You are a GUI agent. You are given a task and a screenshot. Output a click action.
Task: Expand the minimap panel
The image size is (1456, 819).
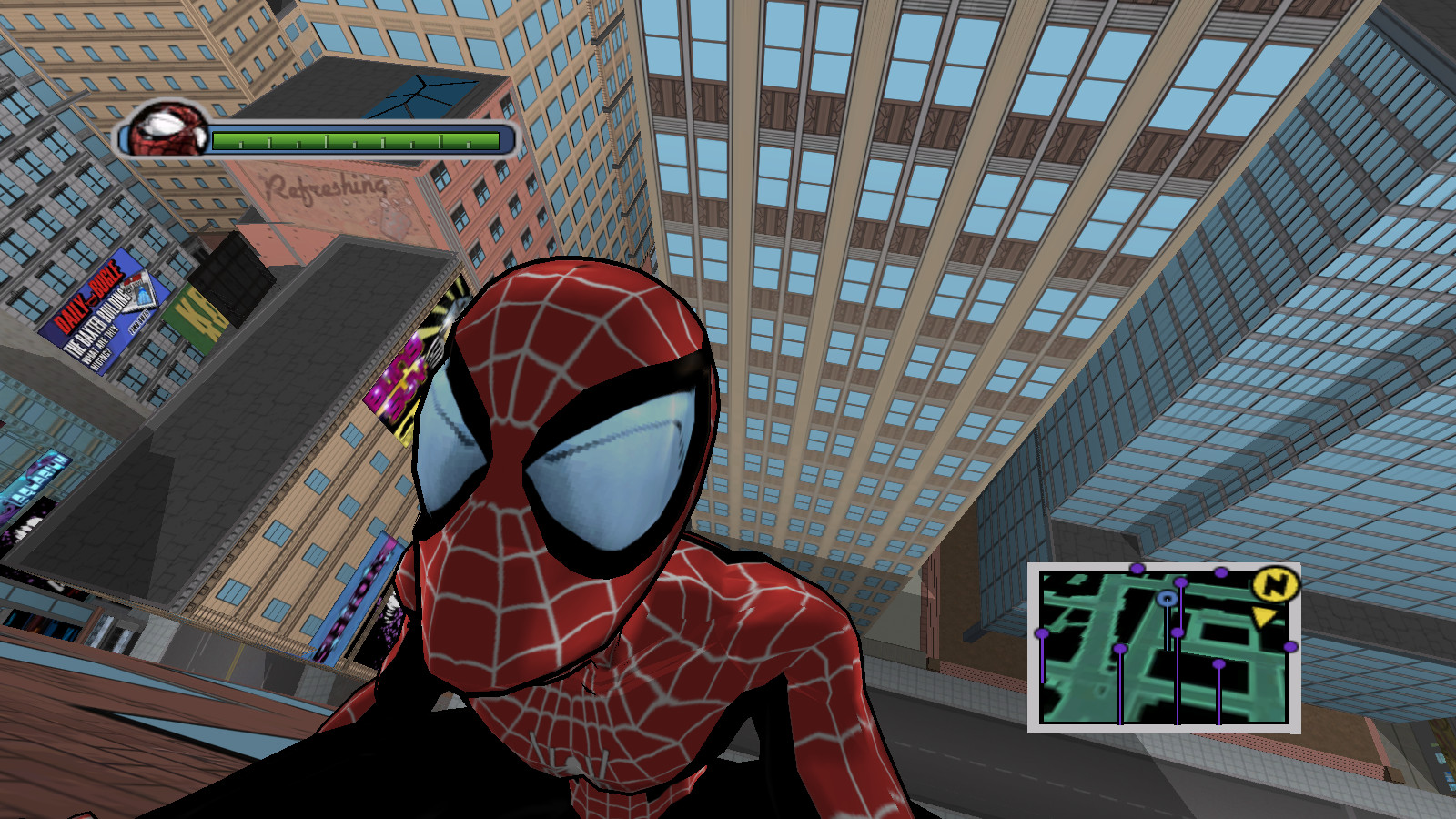click(x=1167, y=648)
